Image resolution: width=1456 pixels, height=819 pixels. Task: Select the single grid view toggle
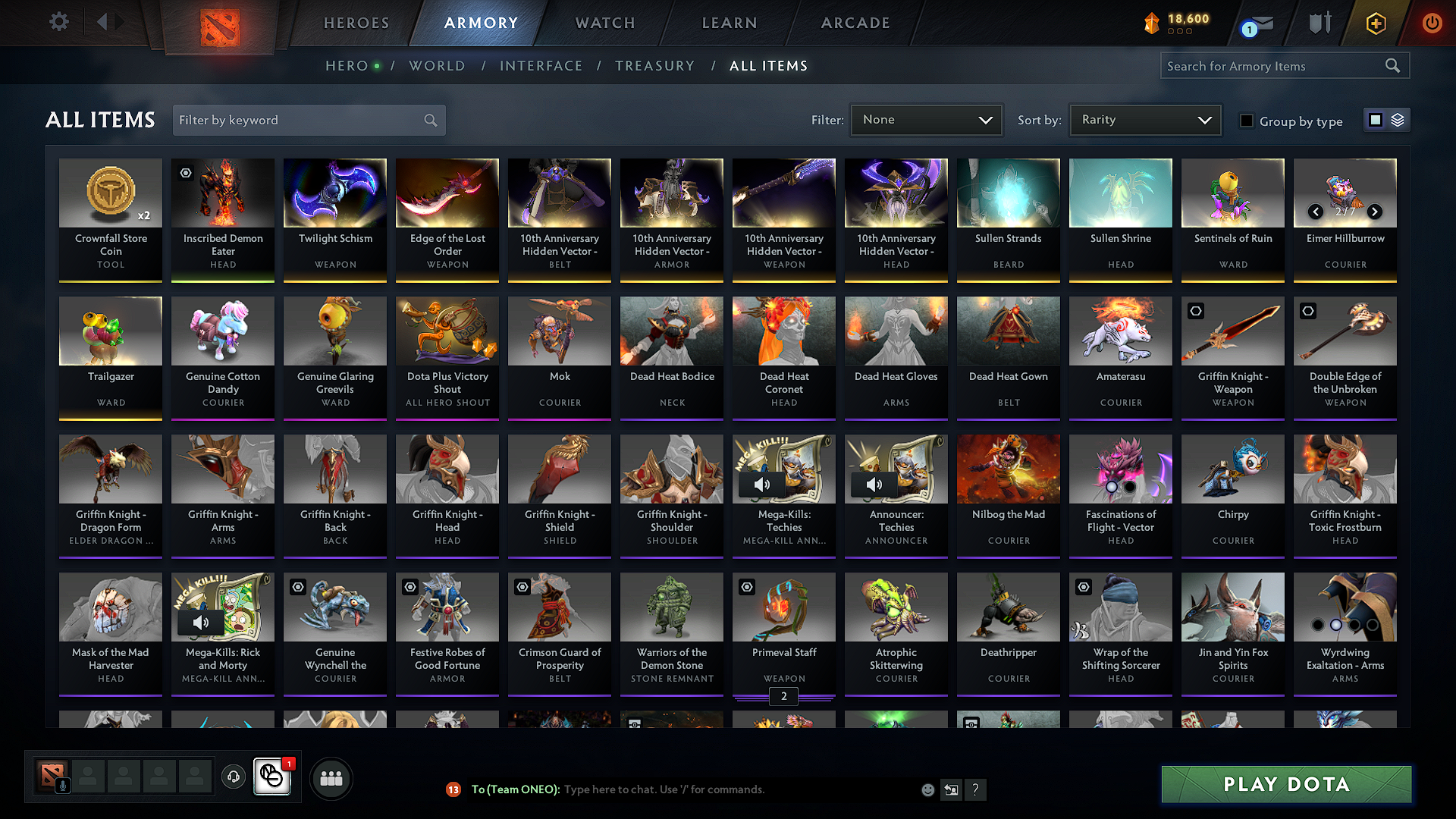(x=1376, y=119)
